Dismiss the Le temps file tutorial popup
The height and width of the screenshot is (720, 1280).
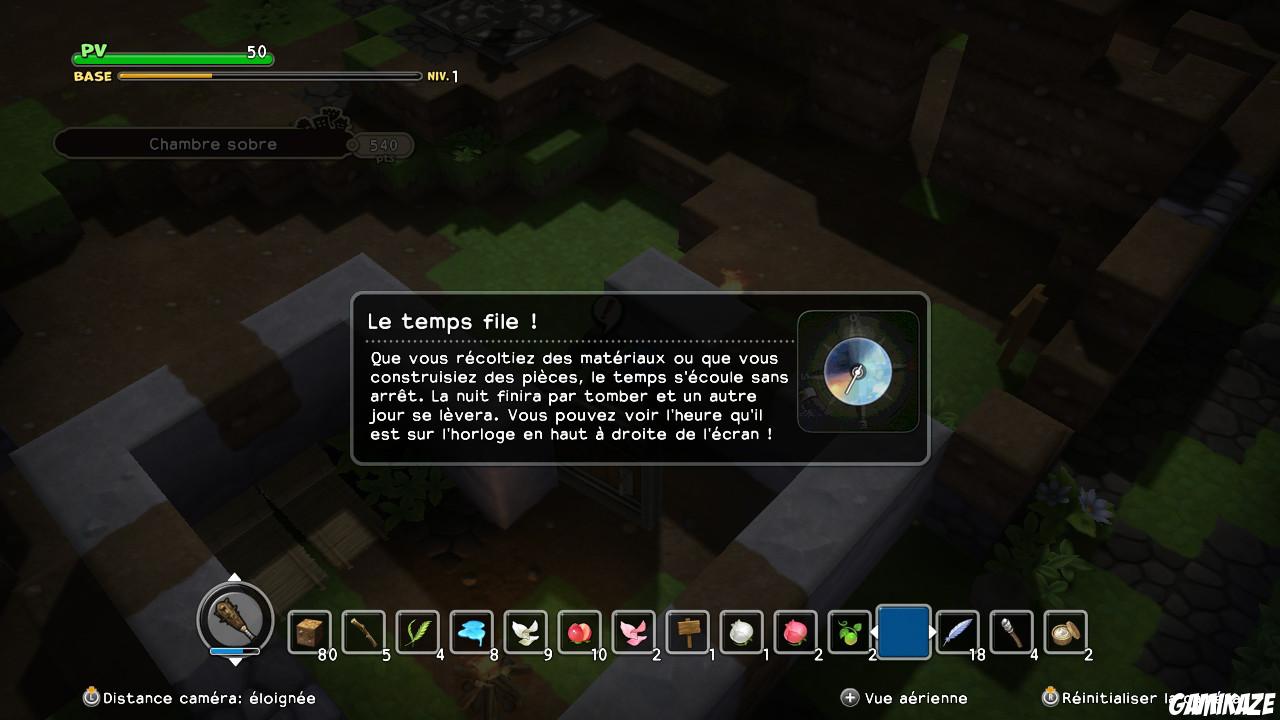[x=640, y=380]
